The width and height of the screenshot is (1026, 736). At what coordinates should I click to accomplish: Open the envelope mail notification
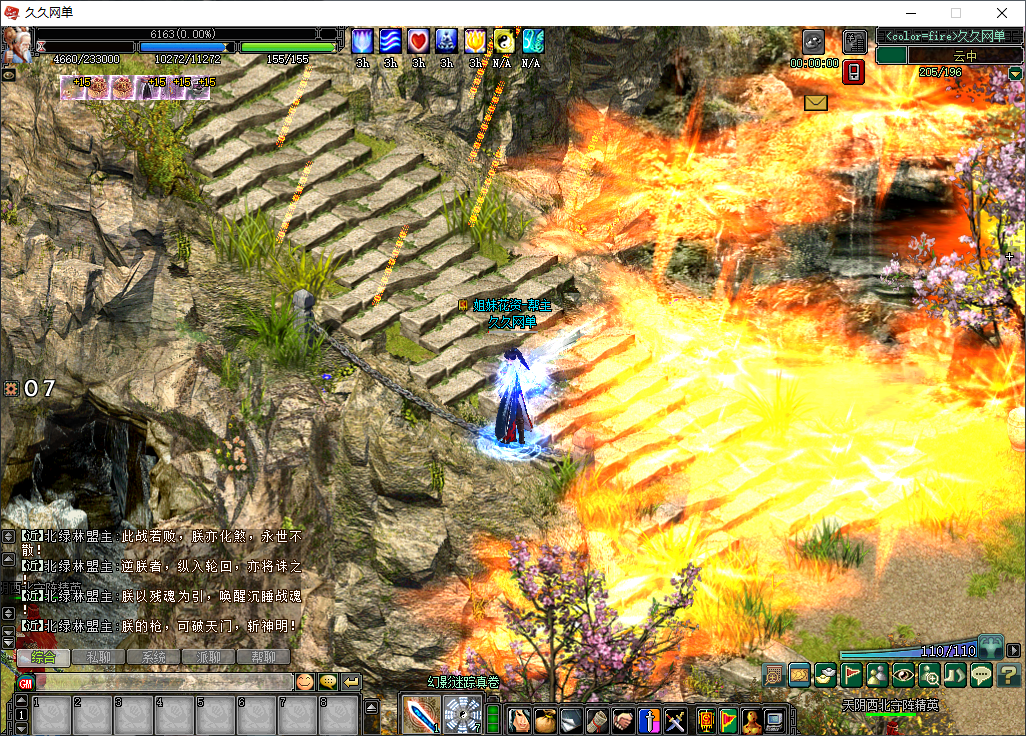coord(816,102)
